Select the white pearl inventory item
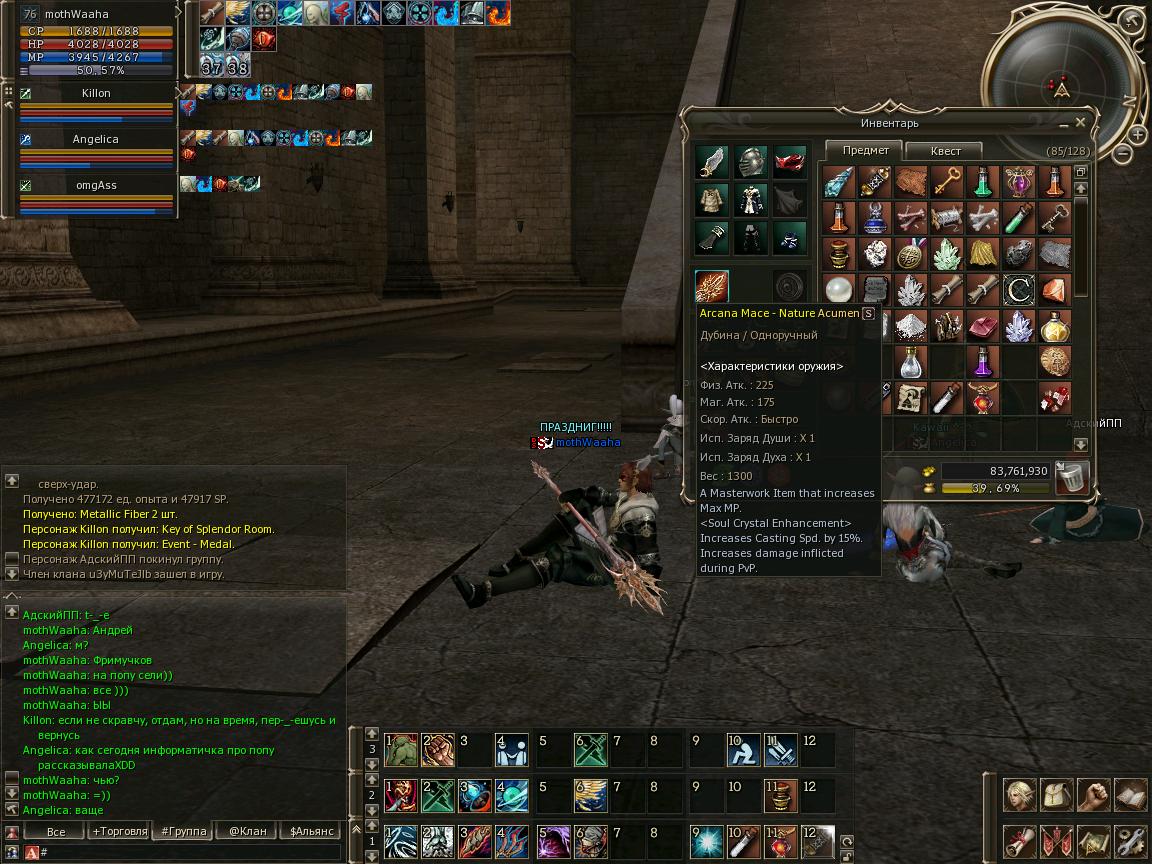This screenshot has height=864, width=1152. (839, 290)
